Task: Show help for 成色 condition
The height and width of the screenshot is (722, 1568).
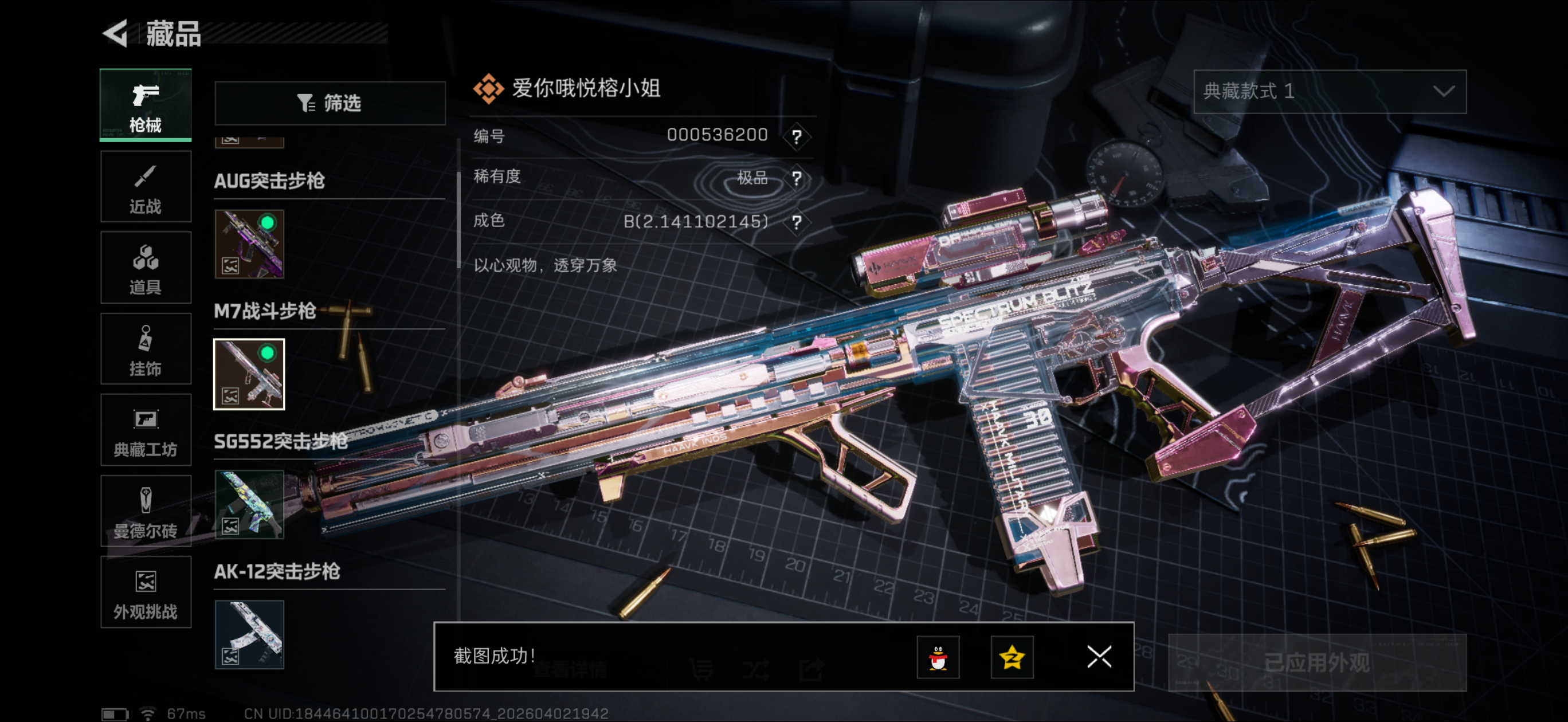Action: (x=796, y=222)
